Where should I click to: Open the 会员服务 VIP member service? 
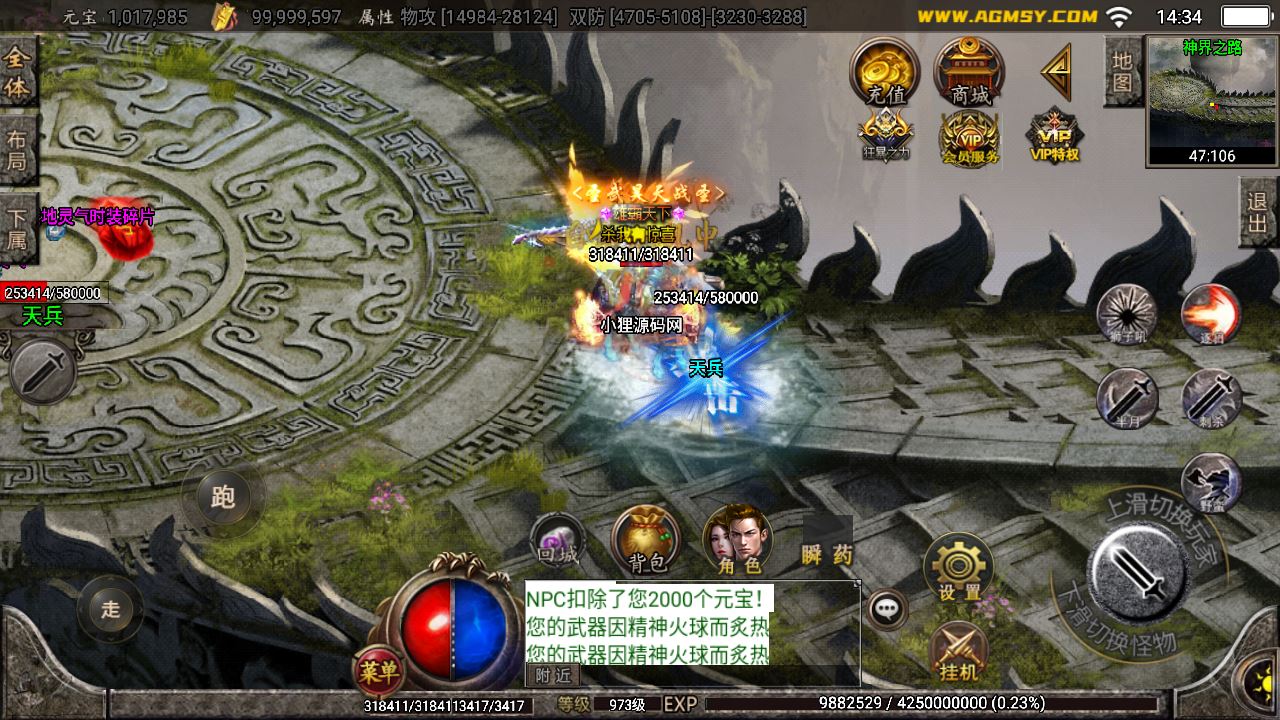[969, 138]
